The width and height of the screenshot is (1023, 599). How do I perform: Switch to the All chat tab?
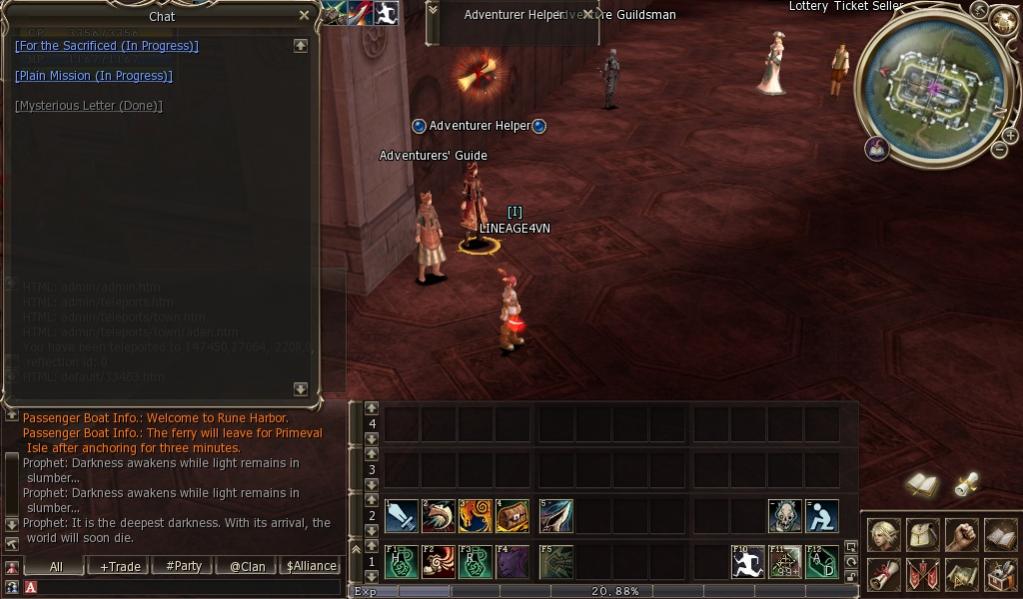[55, 566]
